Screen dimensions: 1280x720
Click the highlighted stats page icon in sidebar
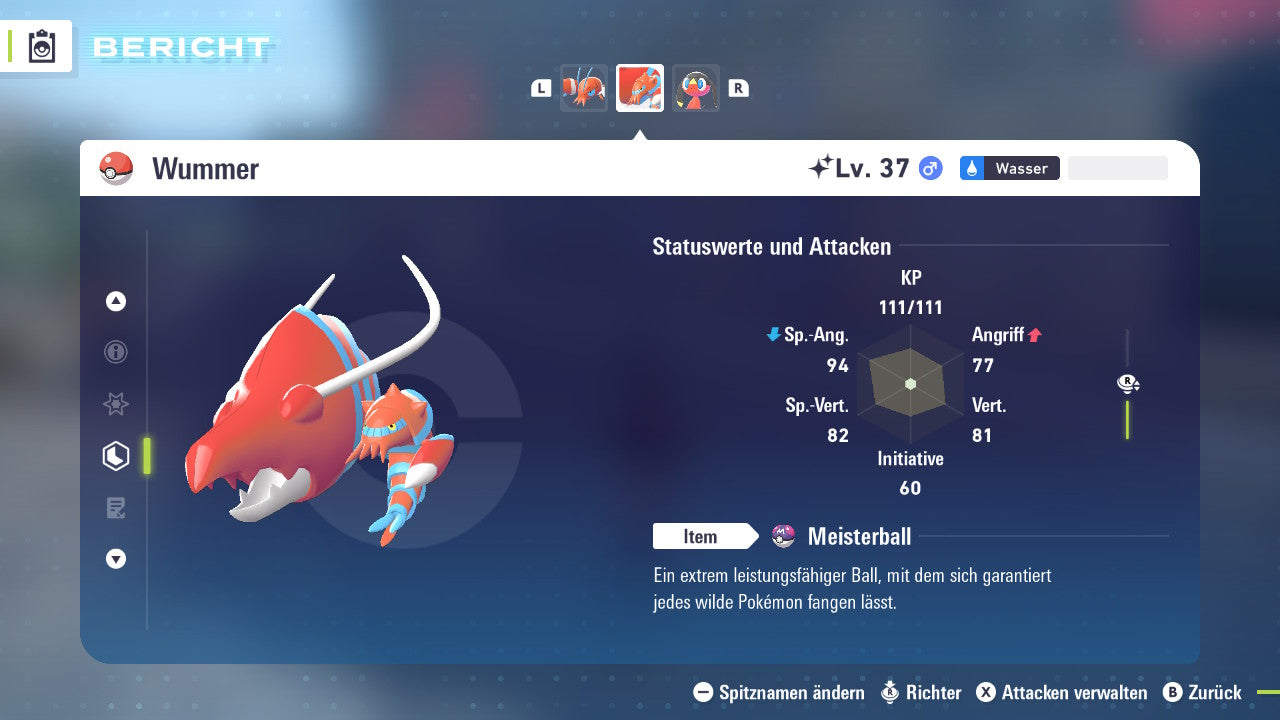coord(115,456)
